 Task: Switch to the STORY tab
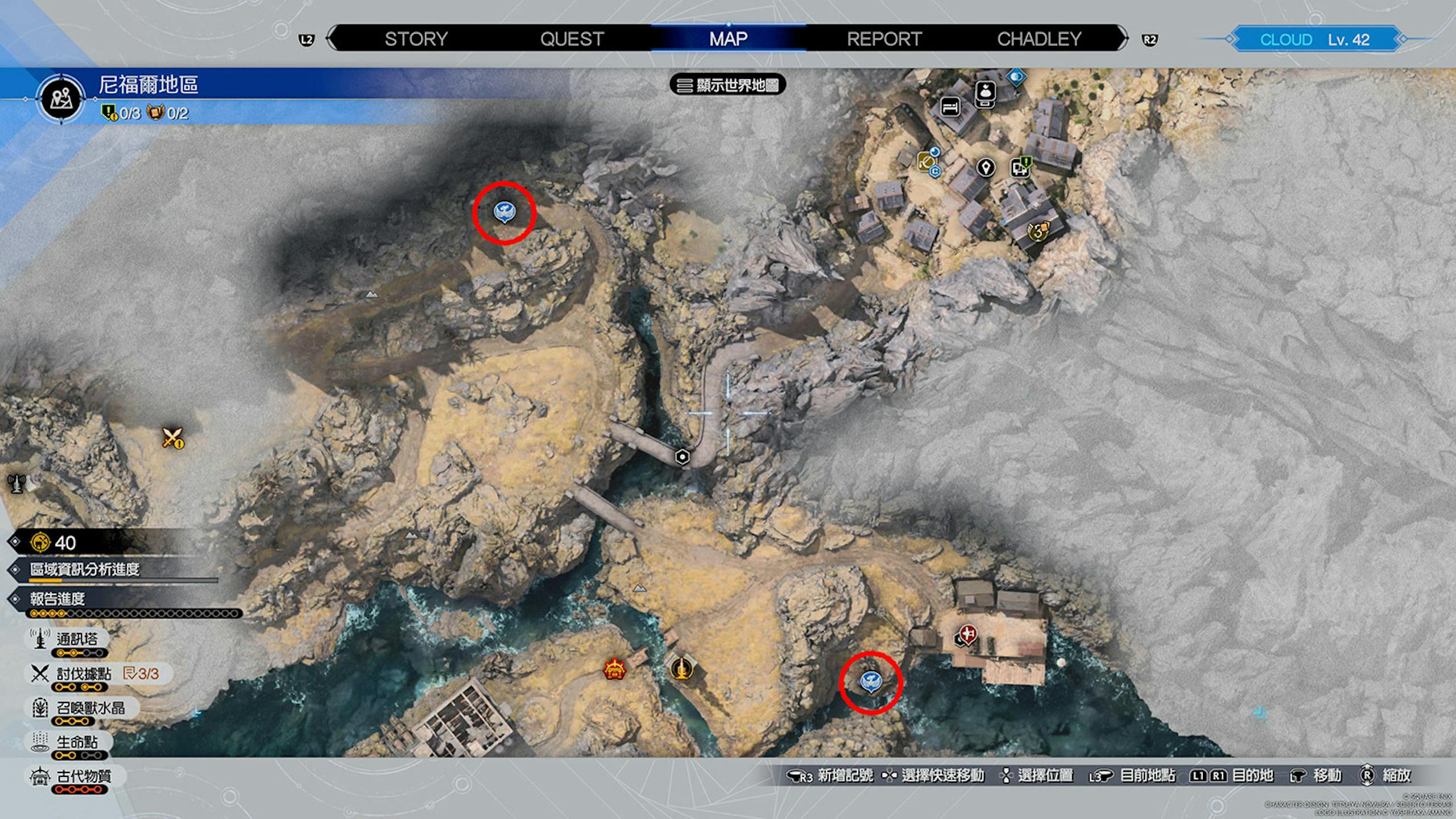[x=416, y=39]
